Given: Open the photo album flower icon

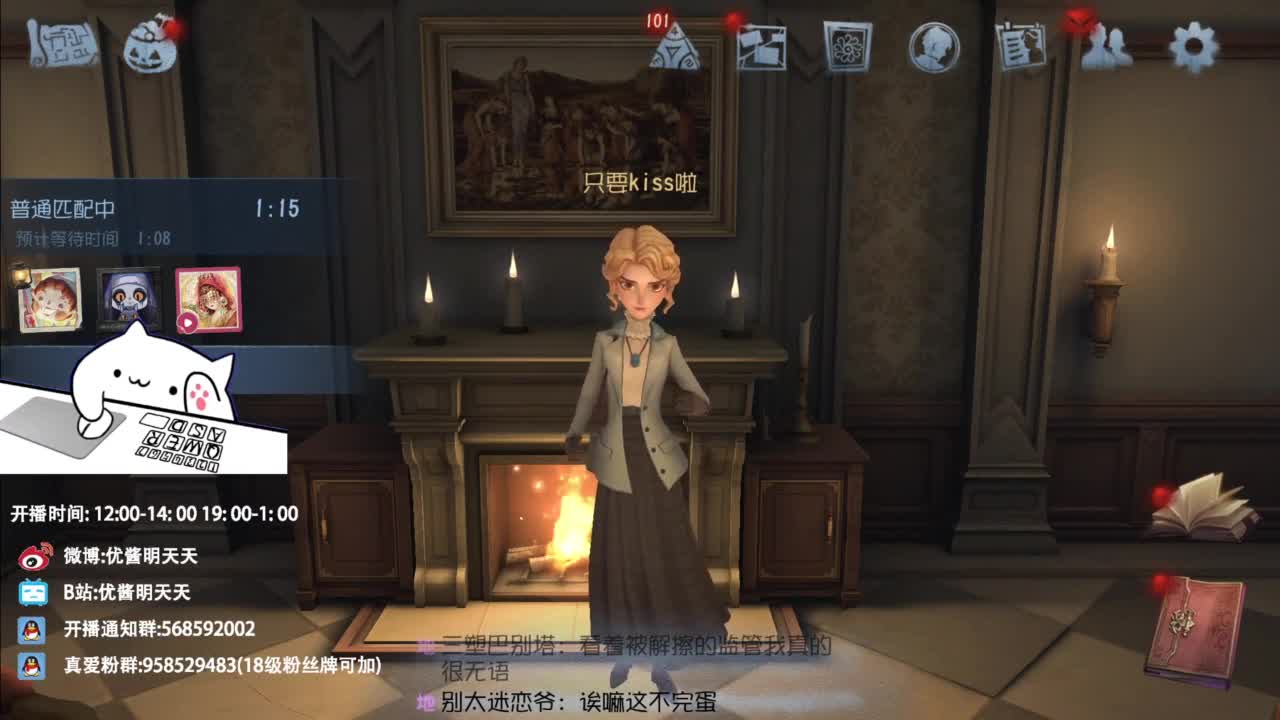Looking at the screenshot, I should [847, 46].
